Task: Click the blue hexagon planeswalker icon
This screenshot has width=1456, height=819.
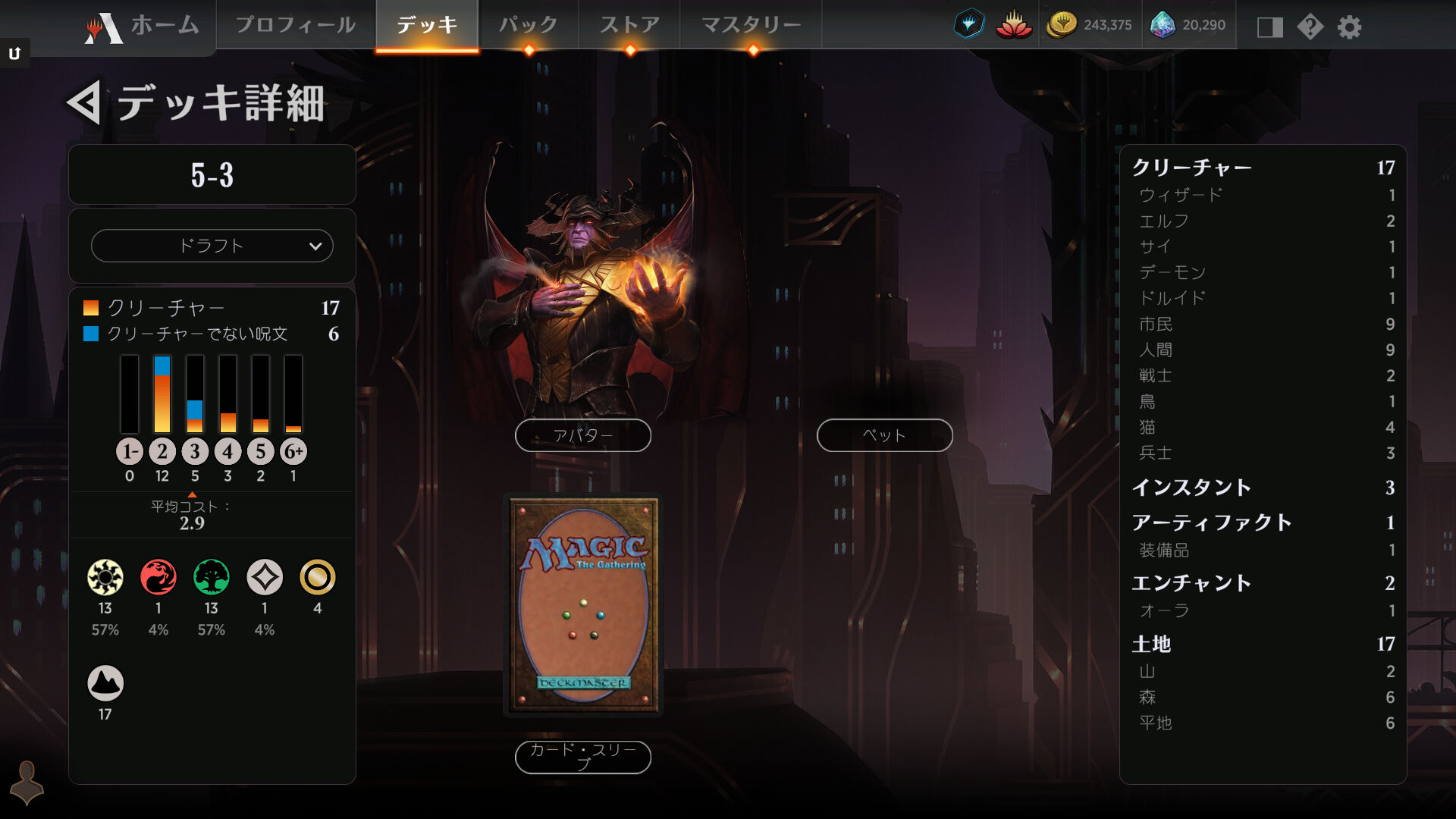Action: [x=968, y=25]
